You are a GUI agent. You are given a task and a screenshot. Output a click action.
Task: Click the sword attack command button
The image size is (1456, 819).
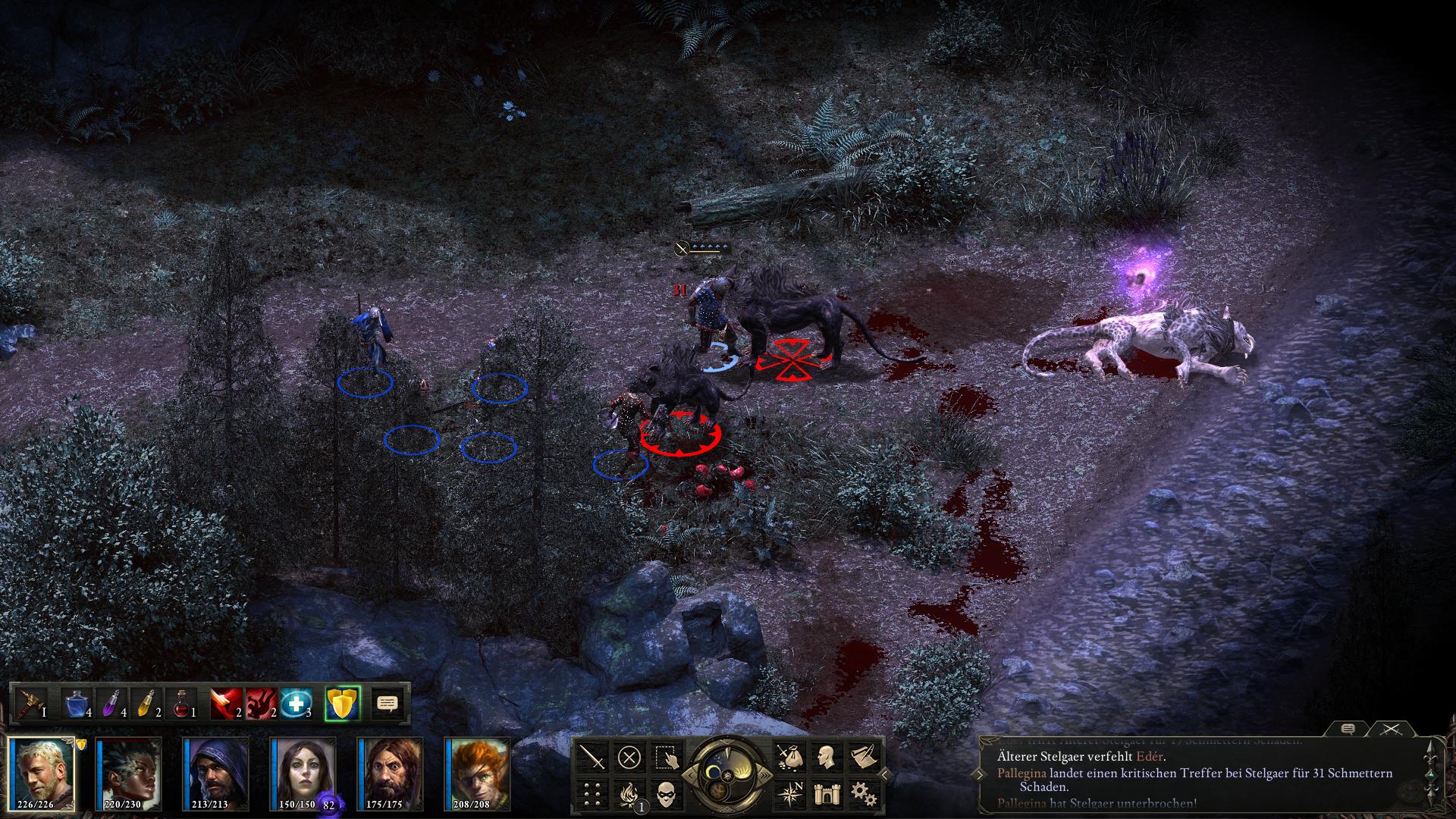tap(593, 757)
